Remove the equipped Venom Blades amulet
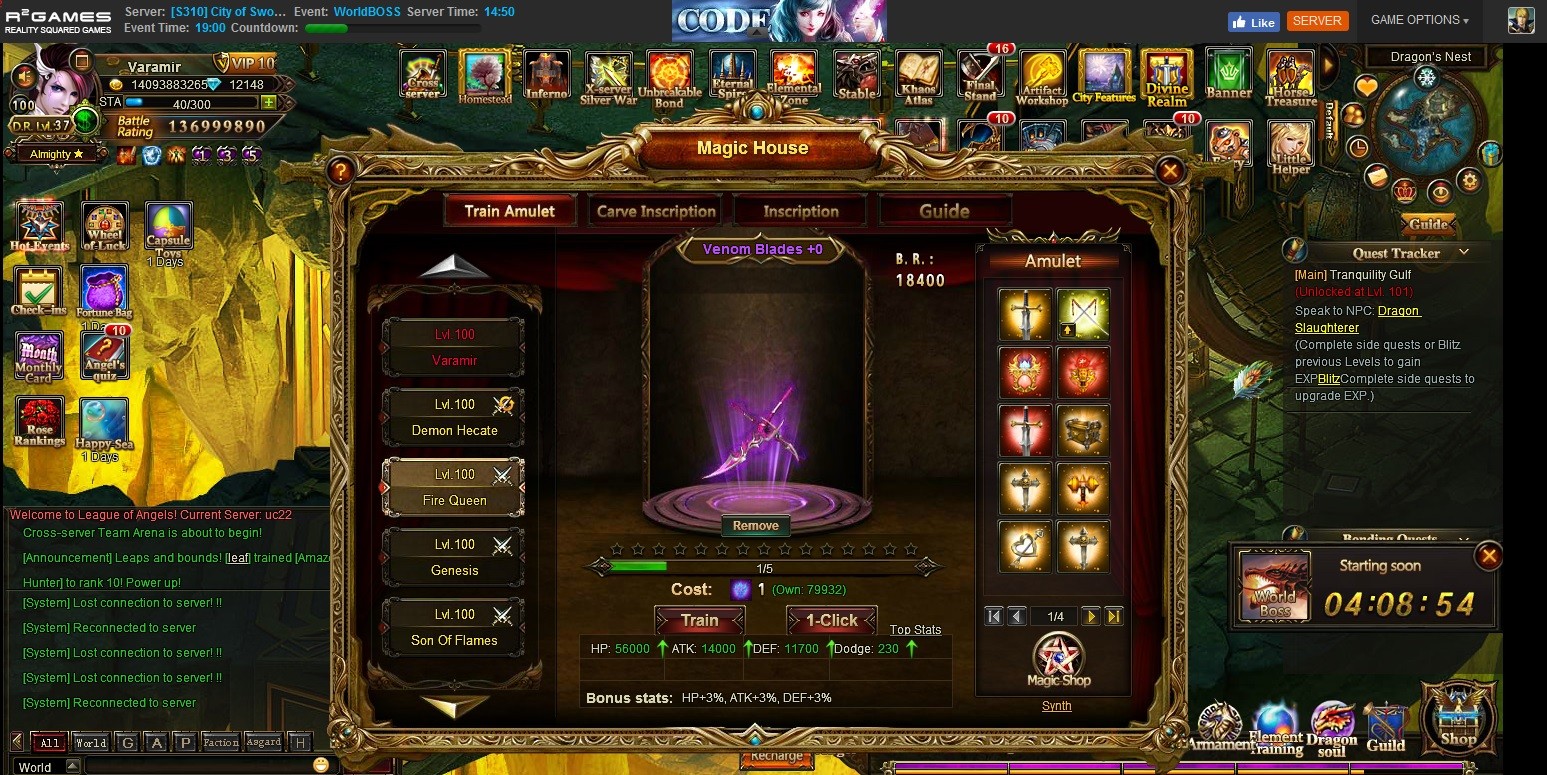 tap(755, 526)
